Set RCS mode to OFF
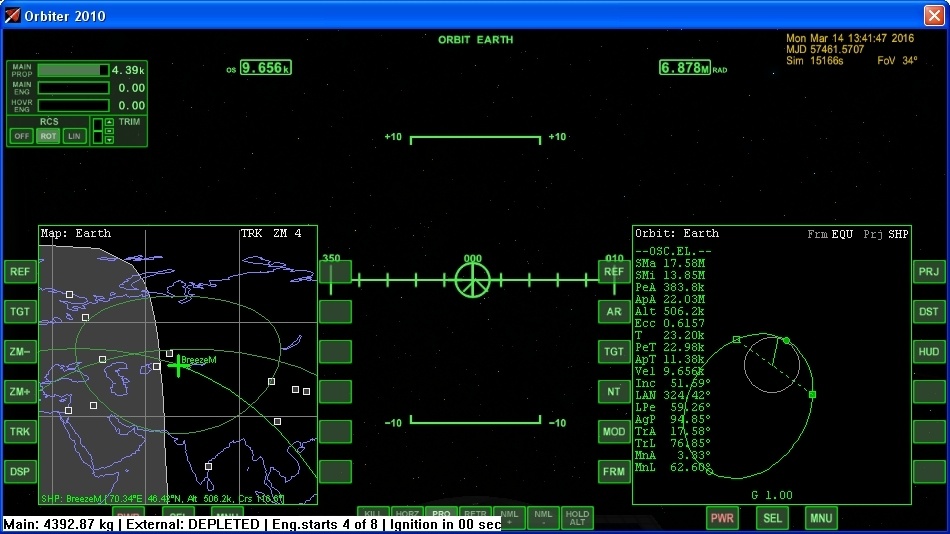 [x=21, y=136]
